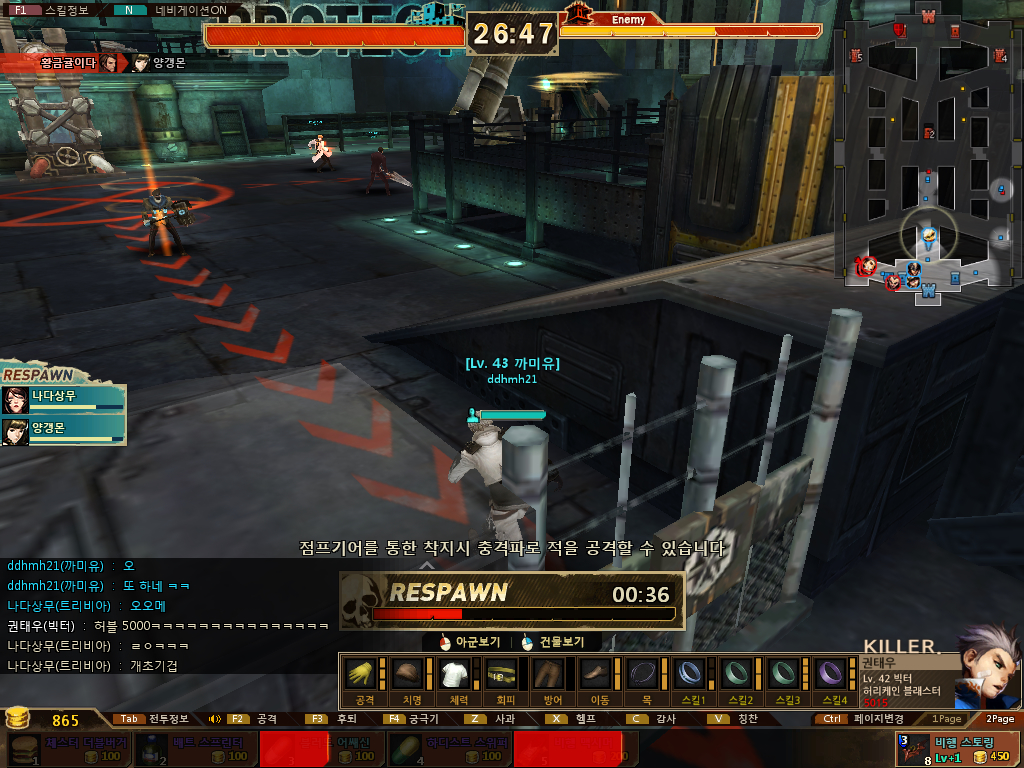Screen dimensions: 1024x768
Task: Select 양갱몬 in the respawn list
Action: point(64,431)
